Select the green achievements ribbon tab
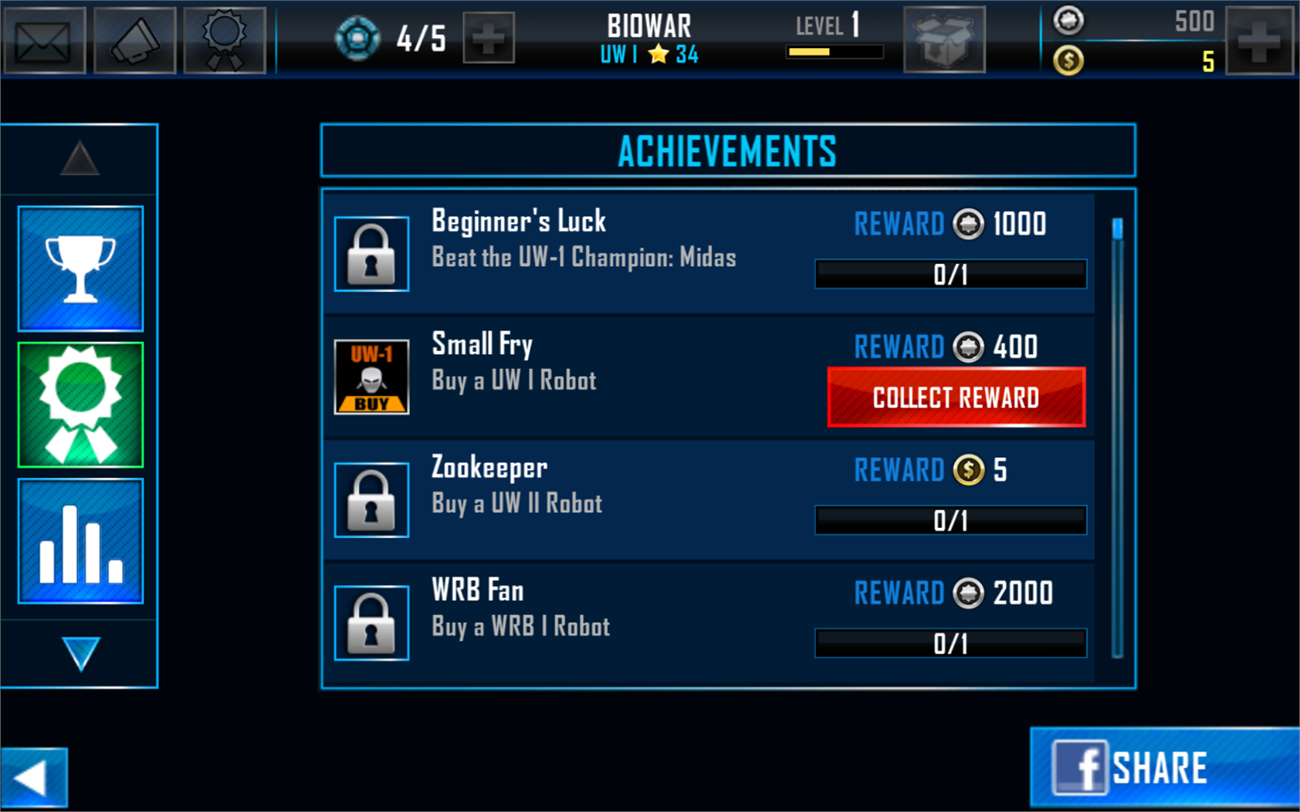This screenshot has width=1300, height=812. (80, 405)
